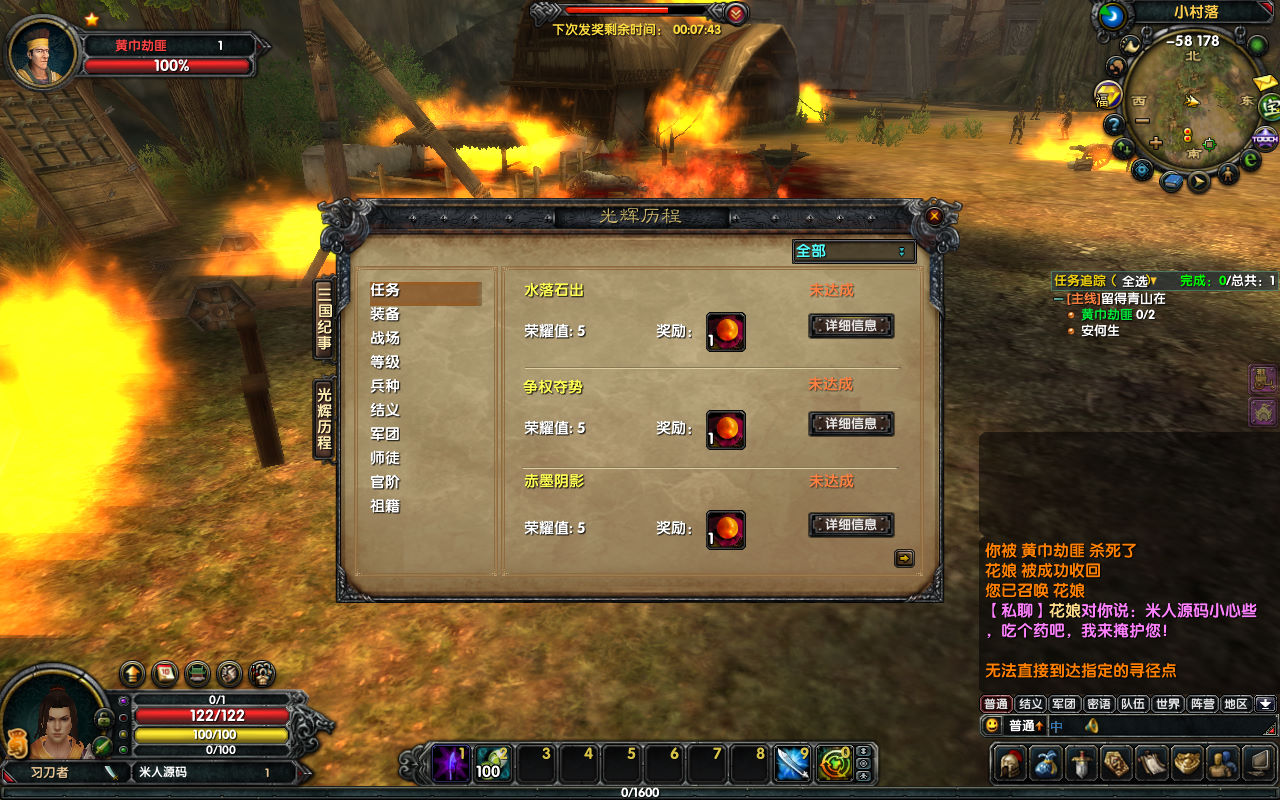View 详细信息 for 水落石出
This screenshot has width=1280, height=800.
pyautogui.click(x=851, y=326)
